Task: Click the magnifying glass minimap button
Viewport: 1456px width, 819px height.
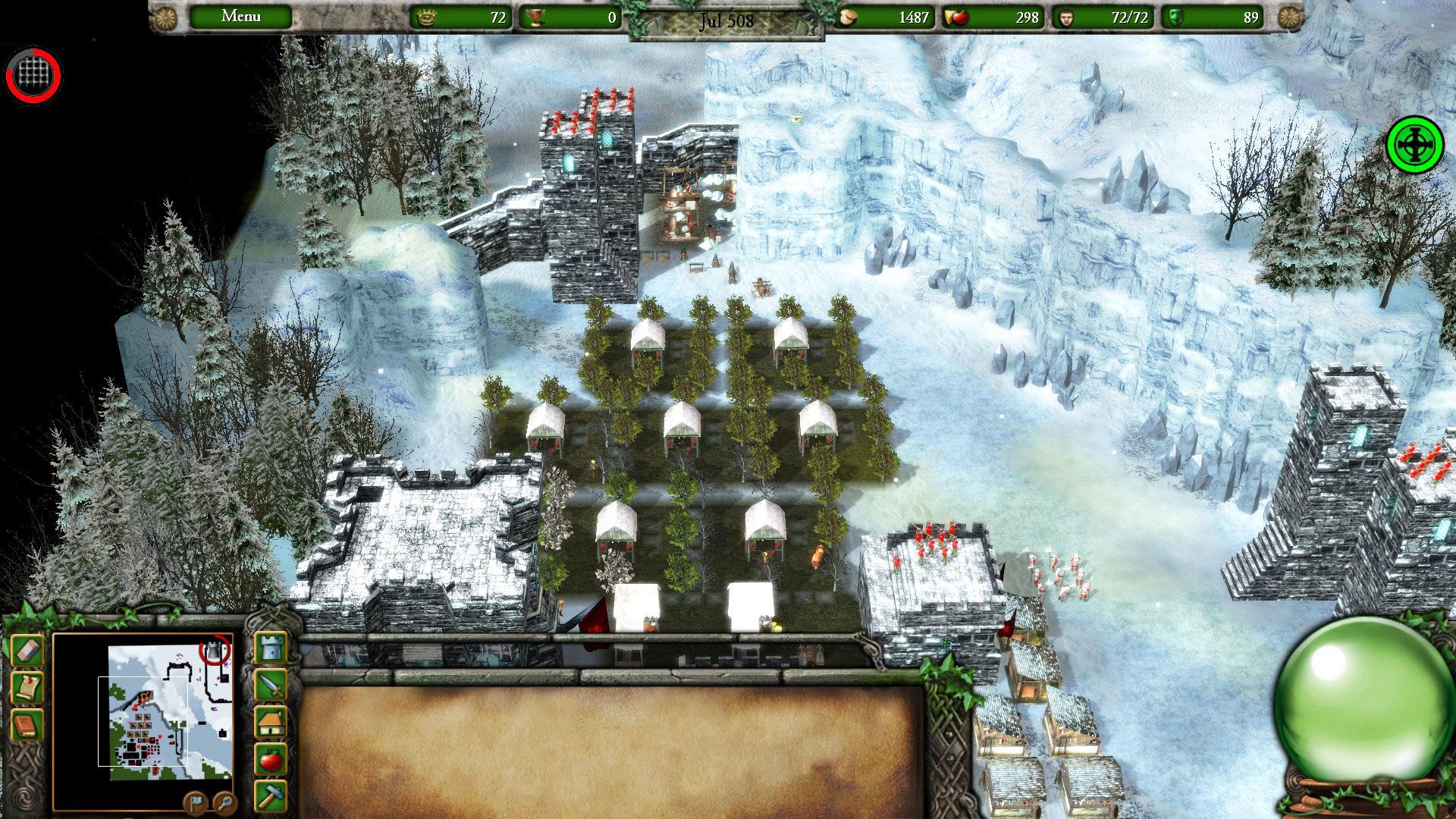Action: (224, 802)
